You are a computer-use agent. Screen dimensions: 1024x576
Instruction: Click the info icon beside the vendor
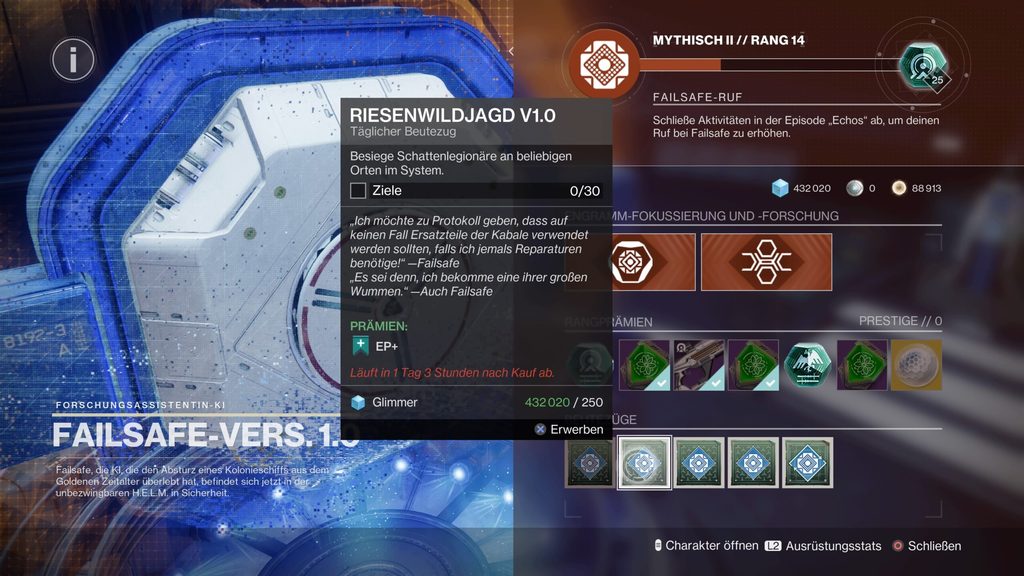click(x=73, y=60)
